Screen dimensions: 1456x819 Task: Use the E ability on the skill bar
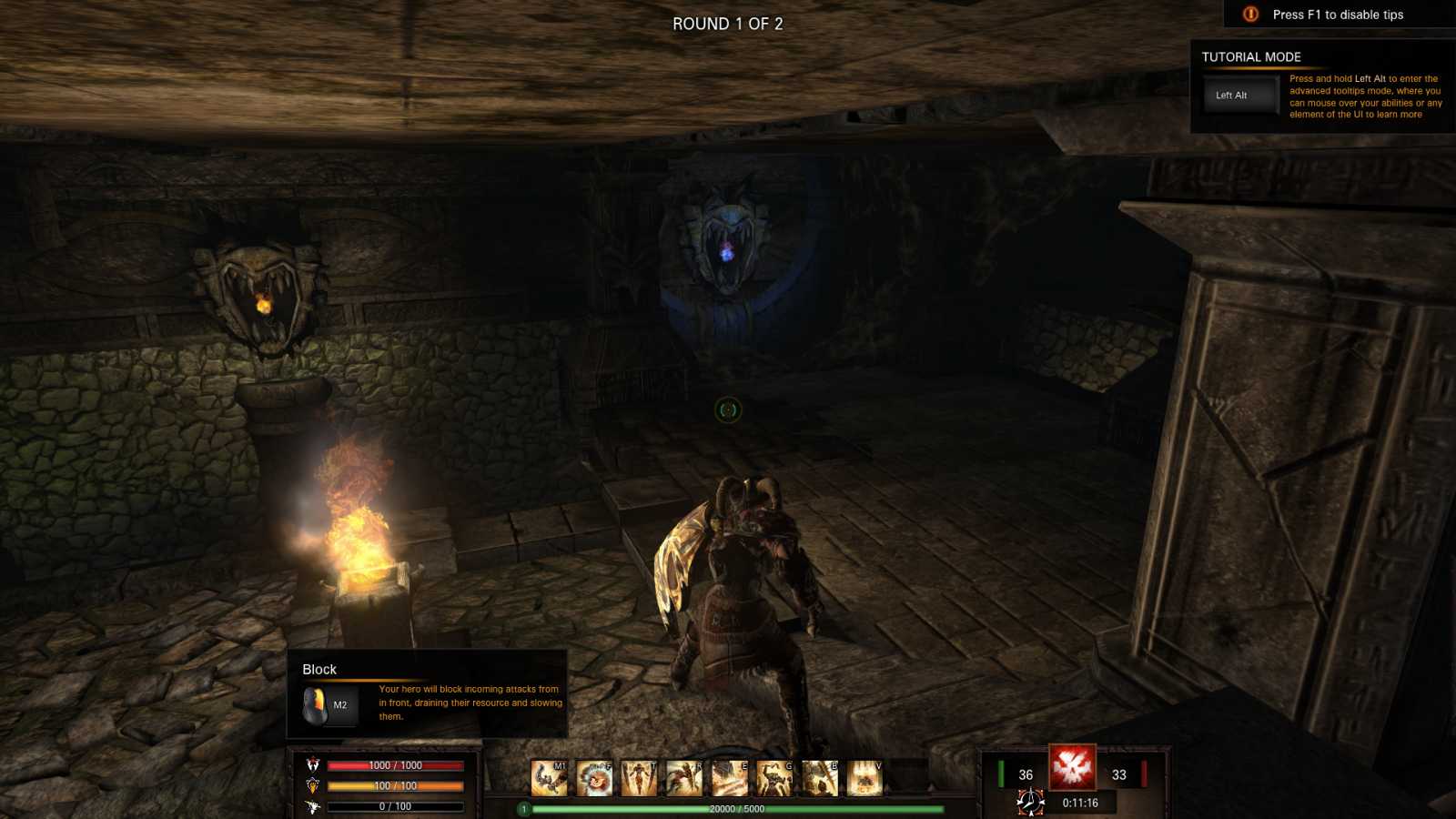point(728,779)
